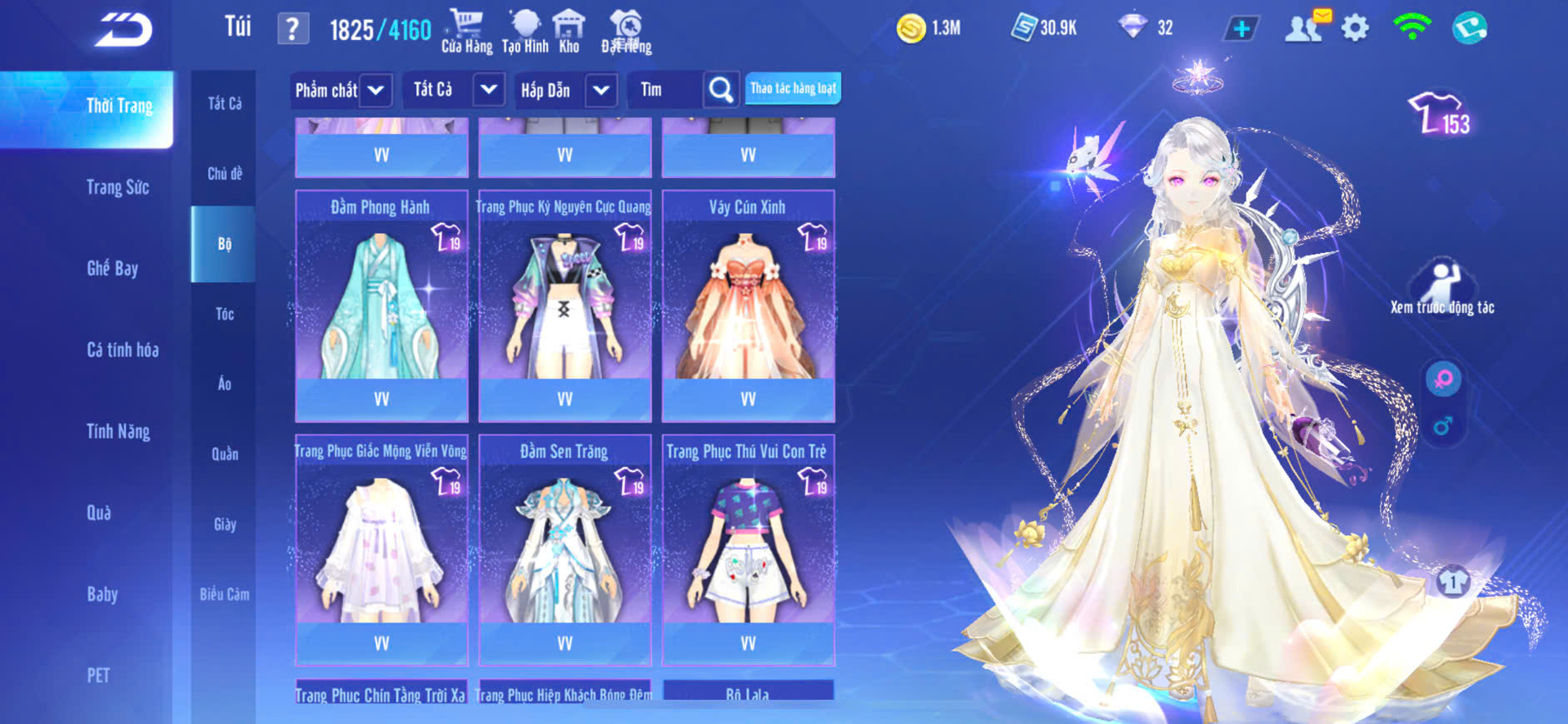Choose the Đầm Sen Trắng outfit
Screen dimensions: 1568x724
point(565,545)
